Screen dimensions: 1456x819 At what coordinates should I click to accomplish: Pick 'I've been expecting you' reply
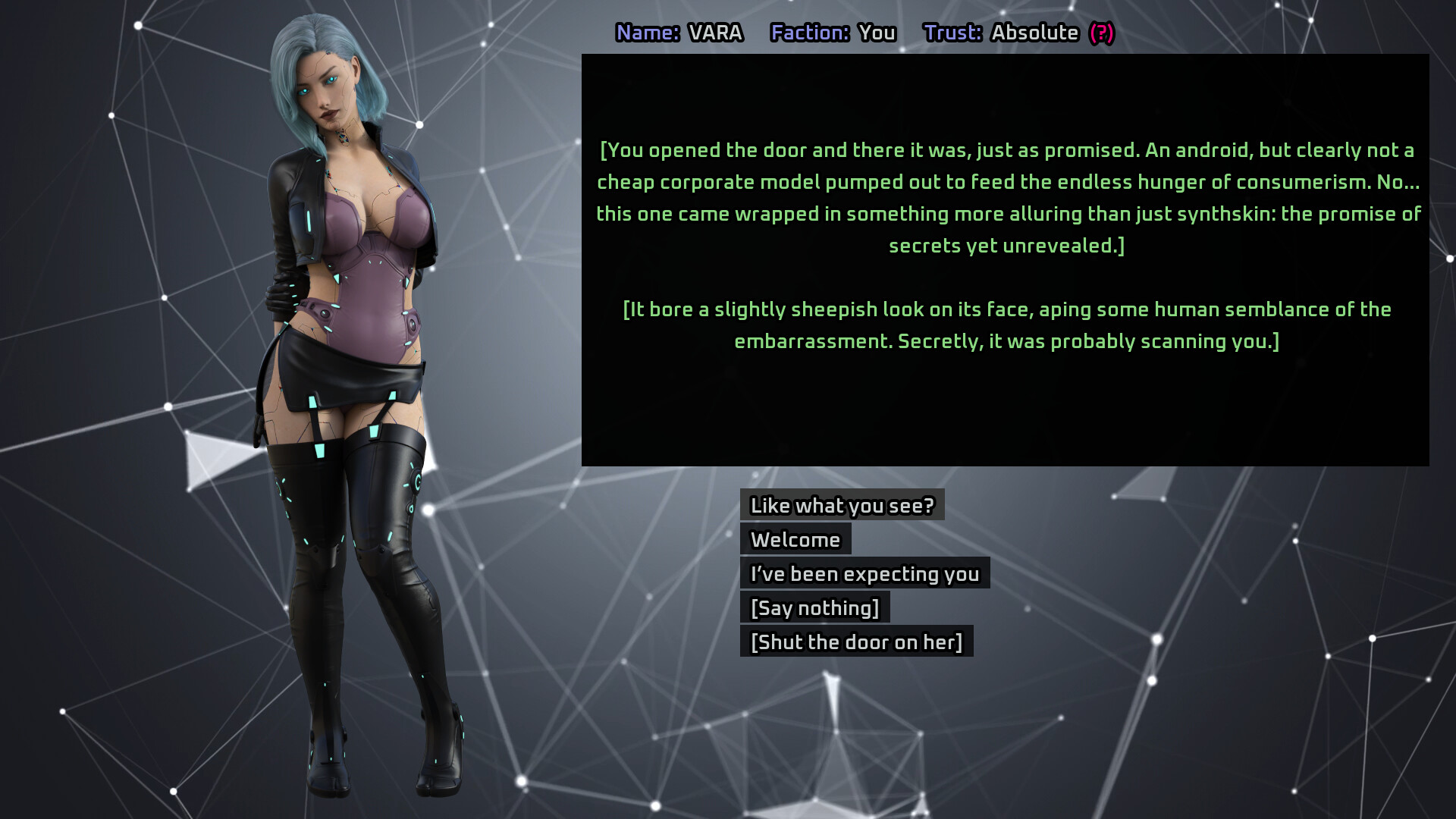tap(864, 574)
